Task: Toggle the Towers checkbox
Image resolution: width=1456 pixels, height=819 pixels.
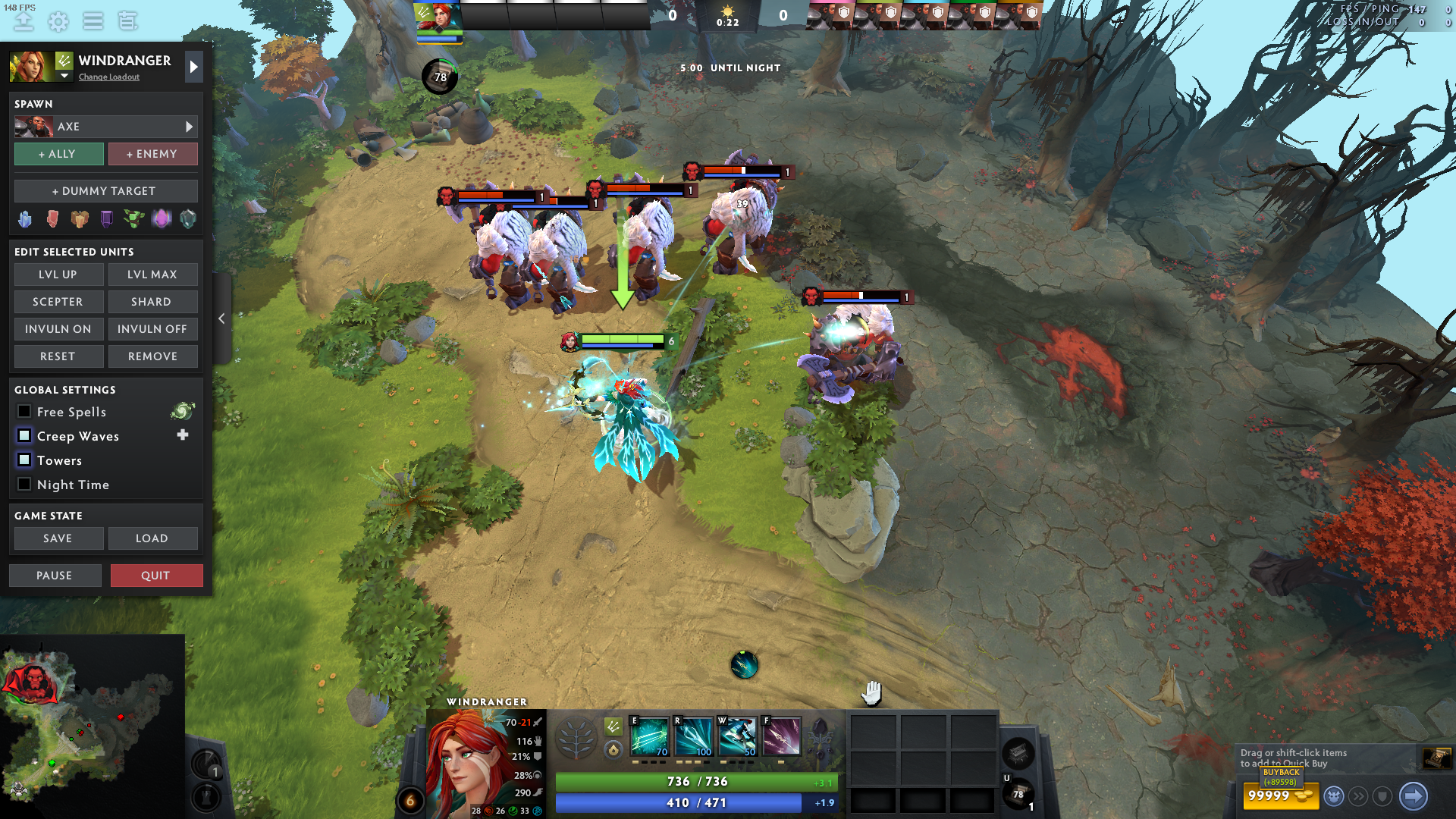Action: pyautogui.click(x=24, y=460)
